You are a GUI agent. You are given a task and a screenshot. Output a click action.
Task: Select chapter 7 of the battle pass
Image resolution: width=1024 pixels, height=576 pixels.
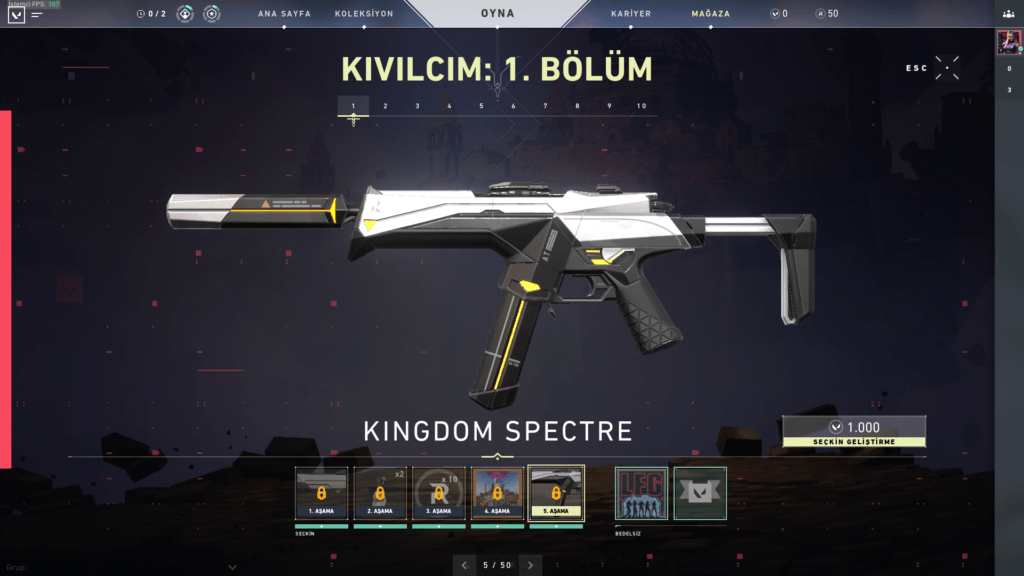tap(545, 106)
